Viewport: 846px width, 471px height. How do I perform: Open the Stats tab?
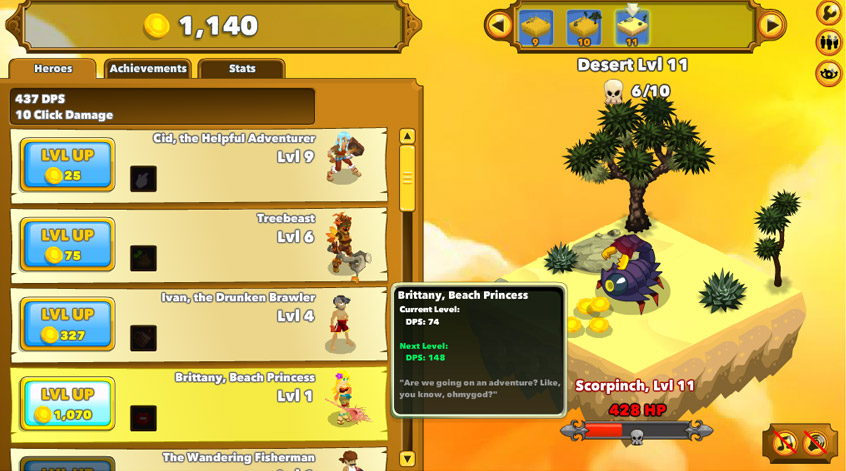pyautogui.click(x=242, y=68)
